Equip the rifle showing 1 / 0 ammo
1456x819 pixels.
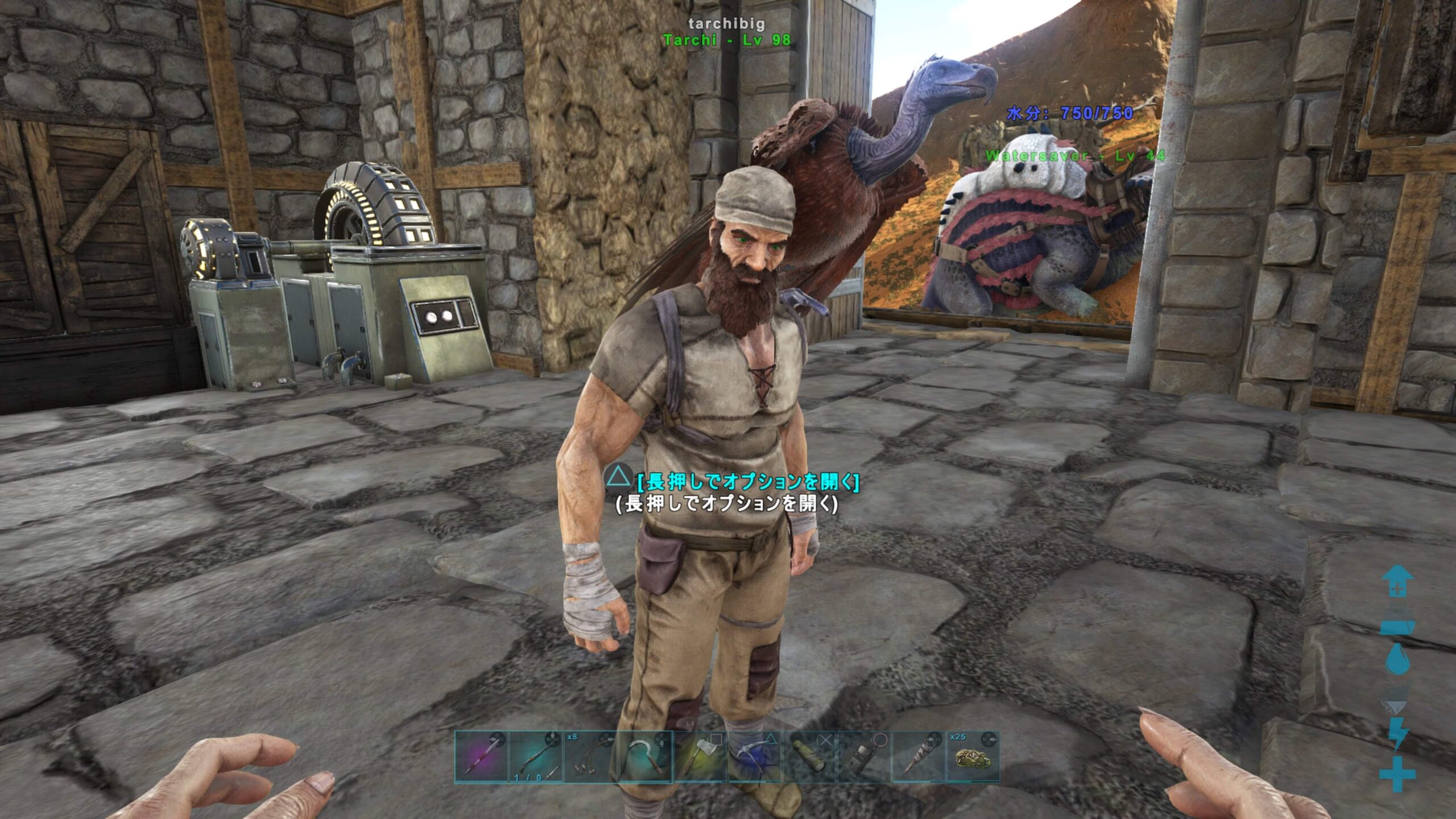point(536,757)
